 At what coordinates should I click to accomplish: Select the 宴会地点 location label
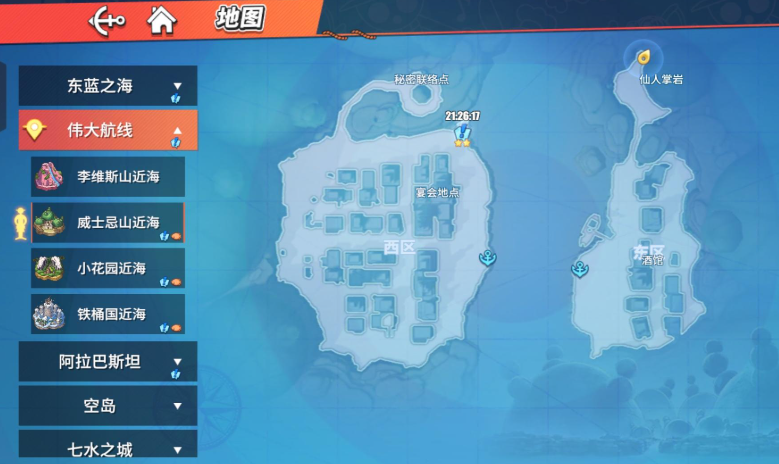(x=437, y=192)
